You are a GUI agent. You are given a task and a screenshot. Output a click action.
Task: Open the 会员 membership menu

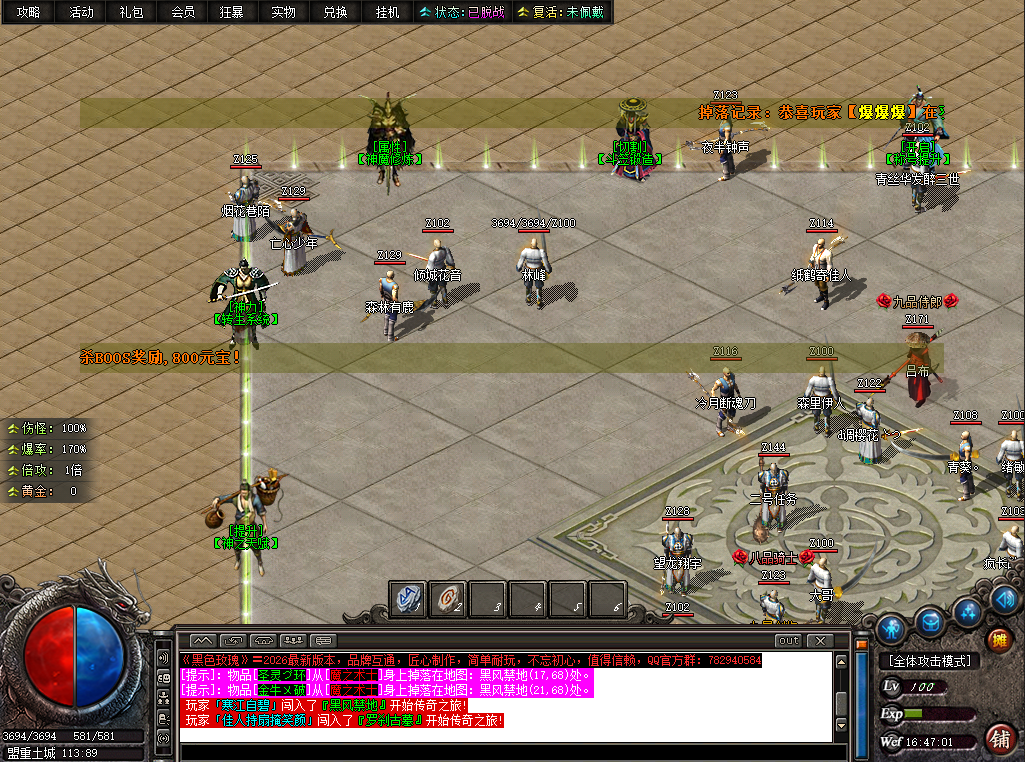182,12
